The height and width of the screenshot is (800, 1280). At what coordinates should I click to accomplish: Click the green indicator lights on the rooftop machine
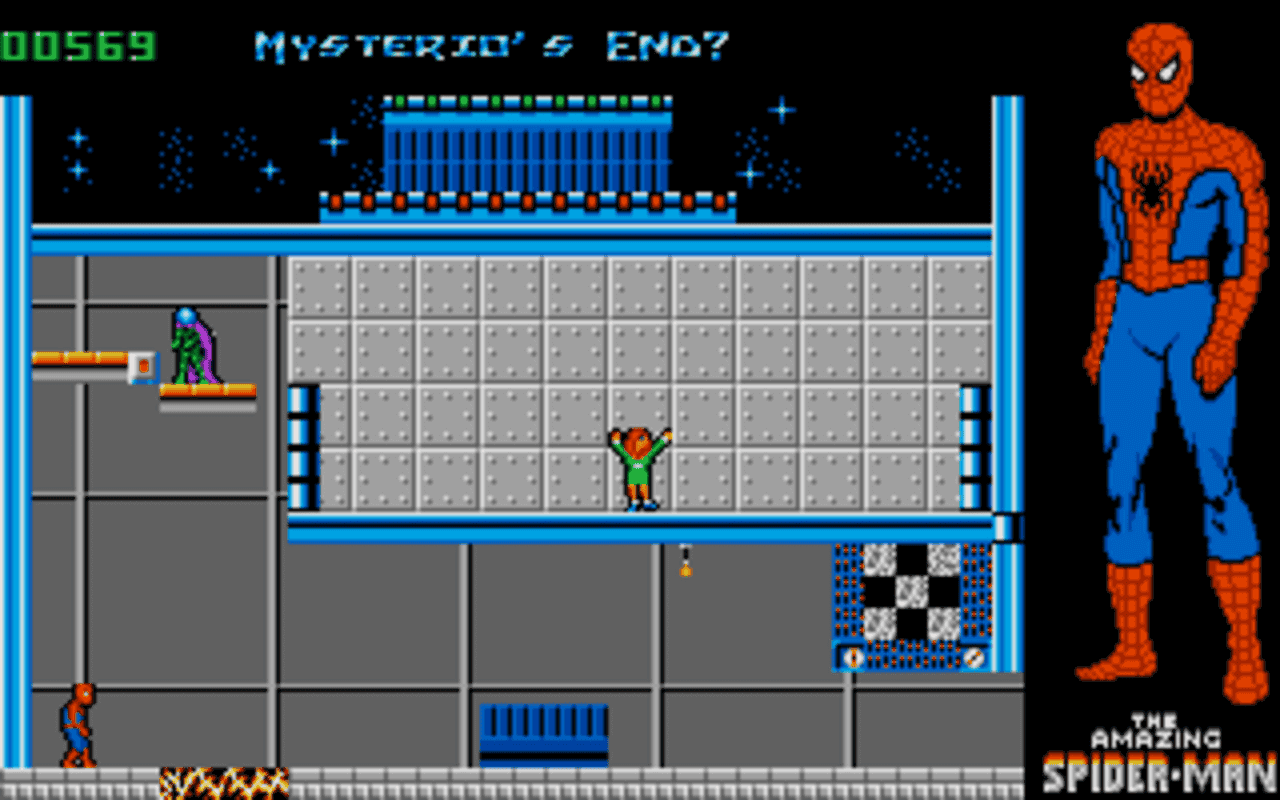point(525,100)
